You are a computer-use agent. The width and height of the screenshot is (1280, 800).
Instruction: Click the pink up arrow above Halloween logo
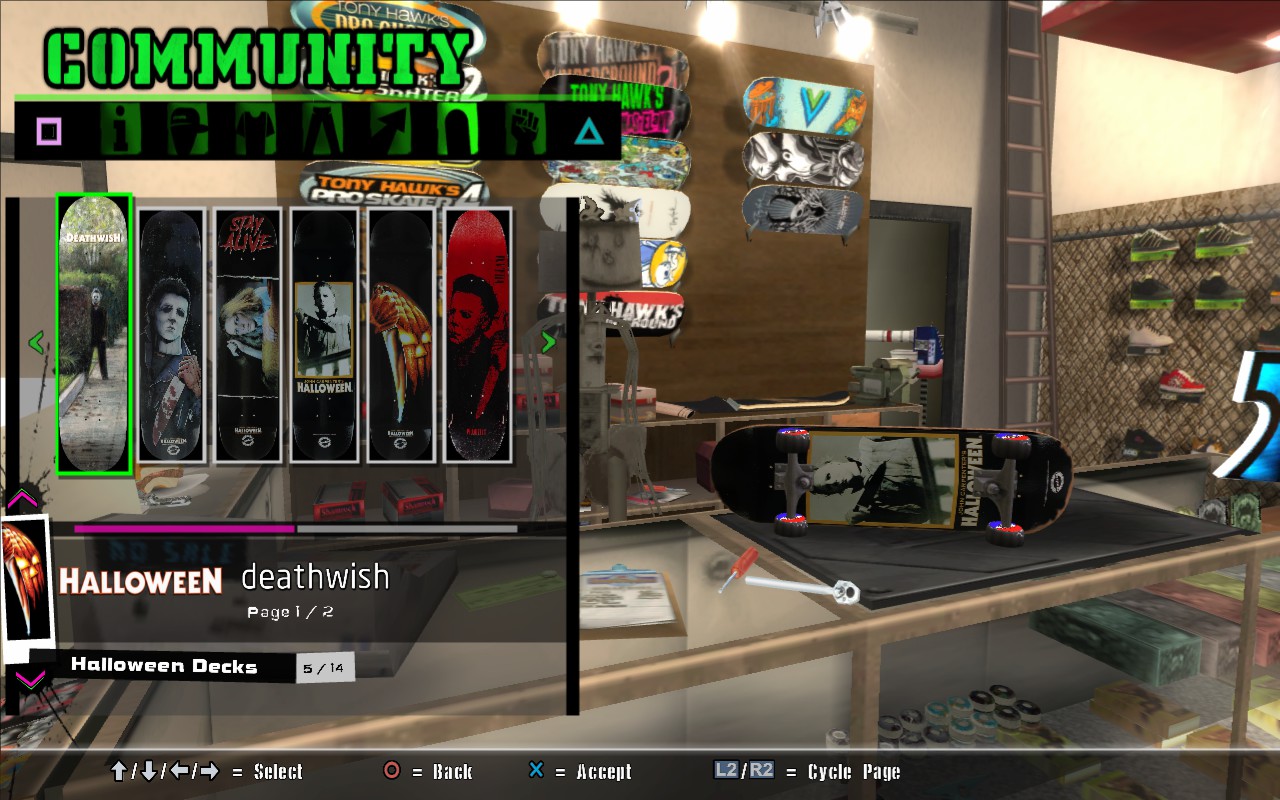pos(22,498)
